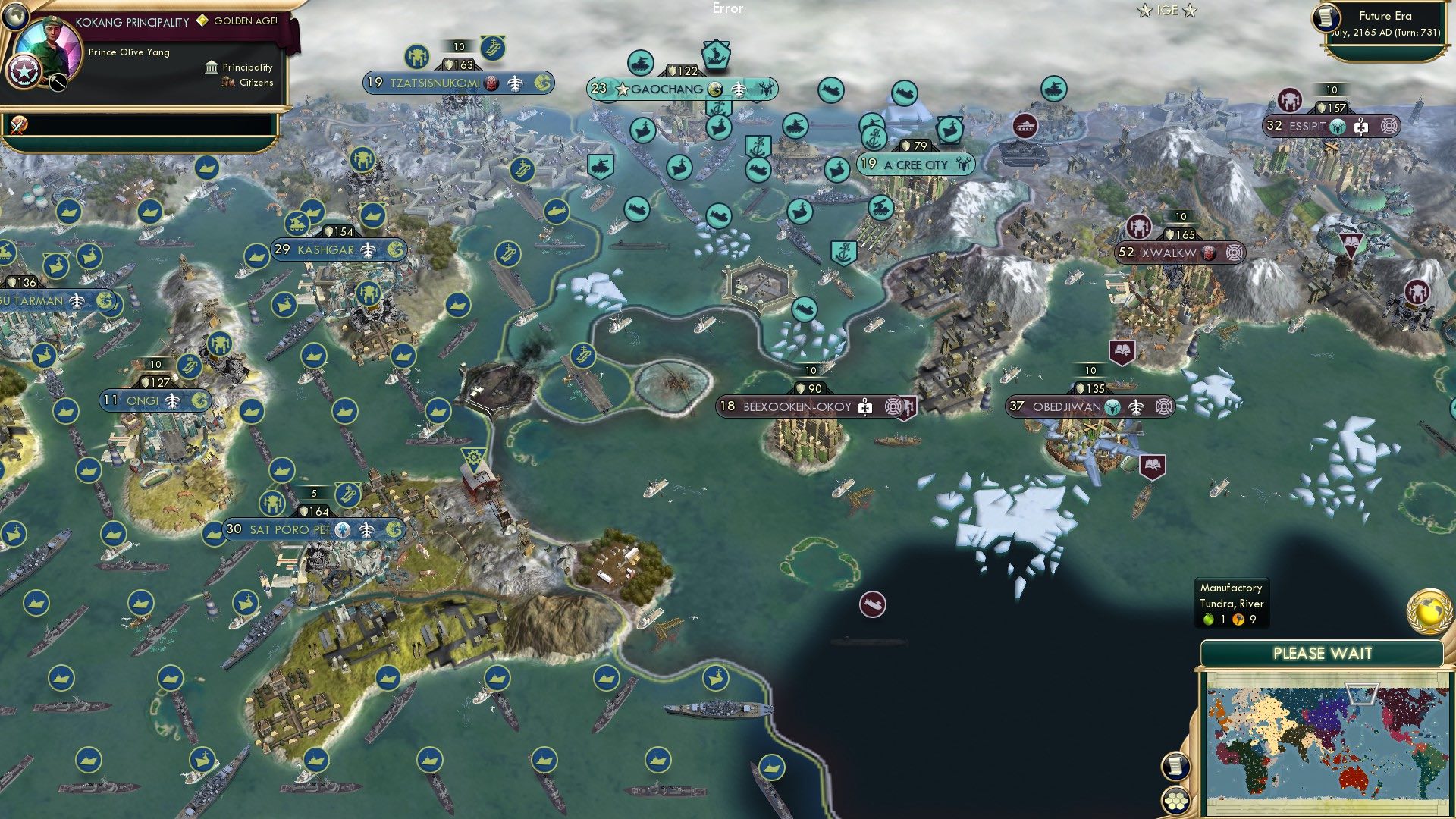This screenshot has height=819, width=1456.
Task: Toggle IGE with the right star icon
Action: coord(1188,10)
